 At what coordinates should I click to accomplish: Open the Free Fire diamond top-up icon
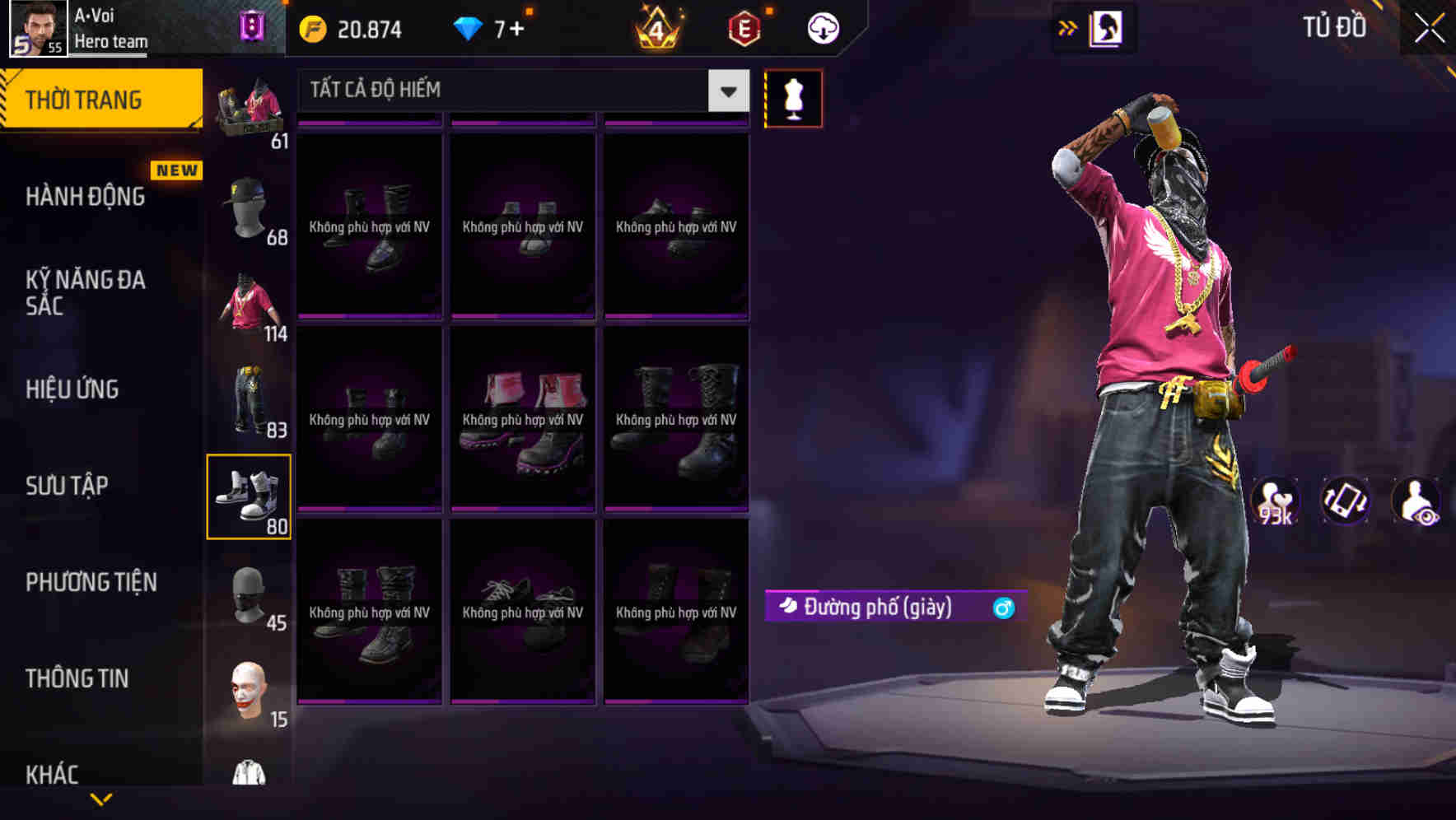(469, 26)
